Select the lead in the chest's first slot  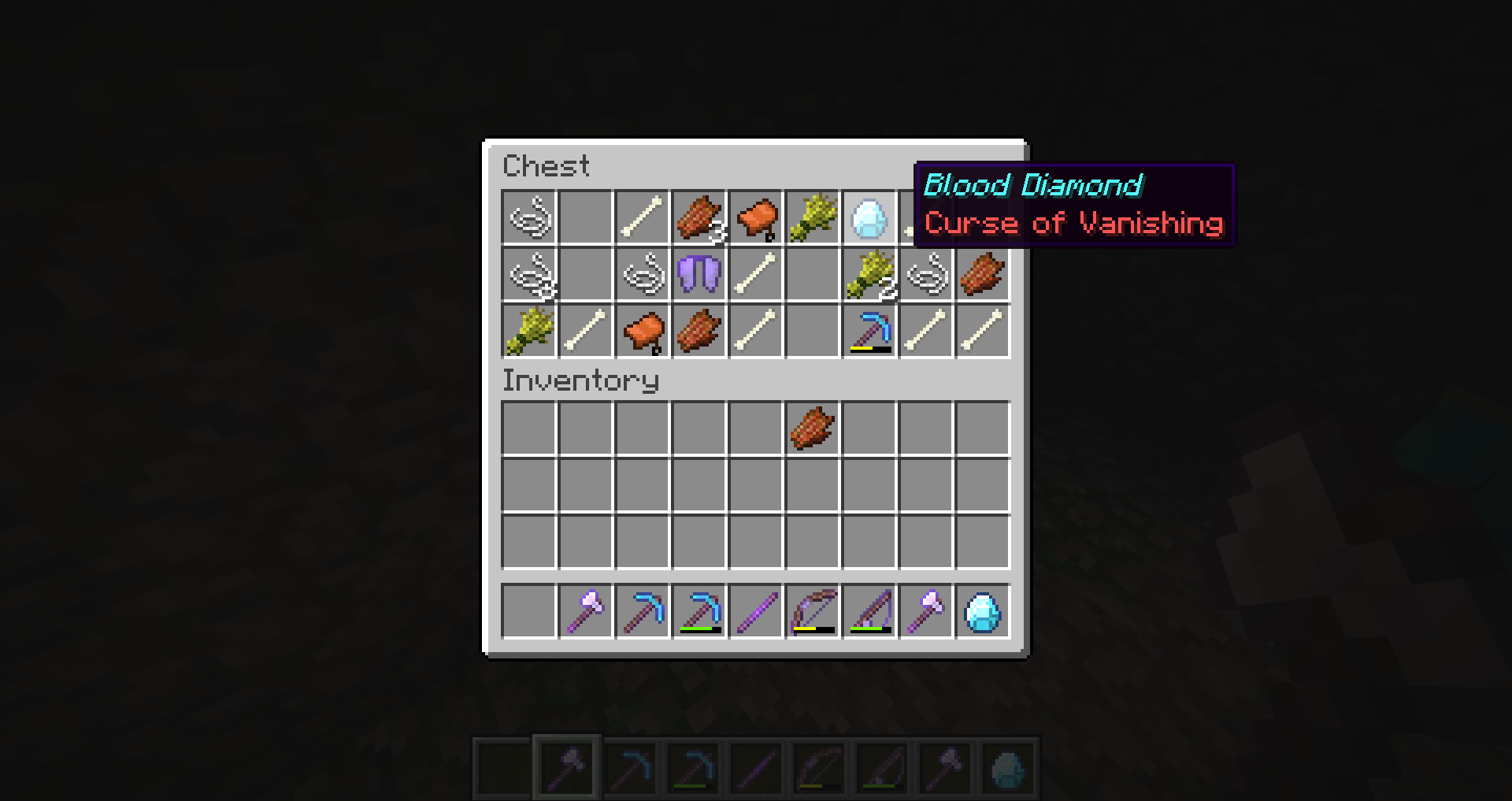click(x=528, y=218)
